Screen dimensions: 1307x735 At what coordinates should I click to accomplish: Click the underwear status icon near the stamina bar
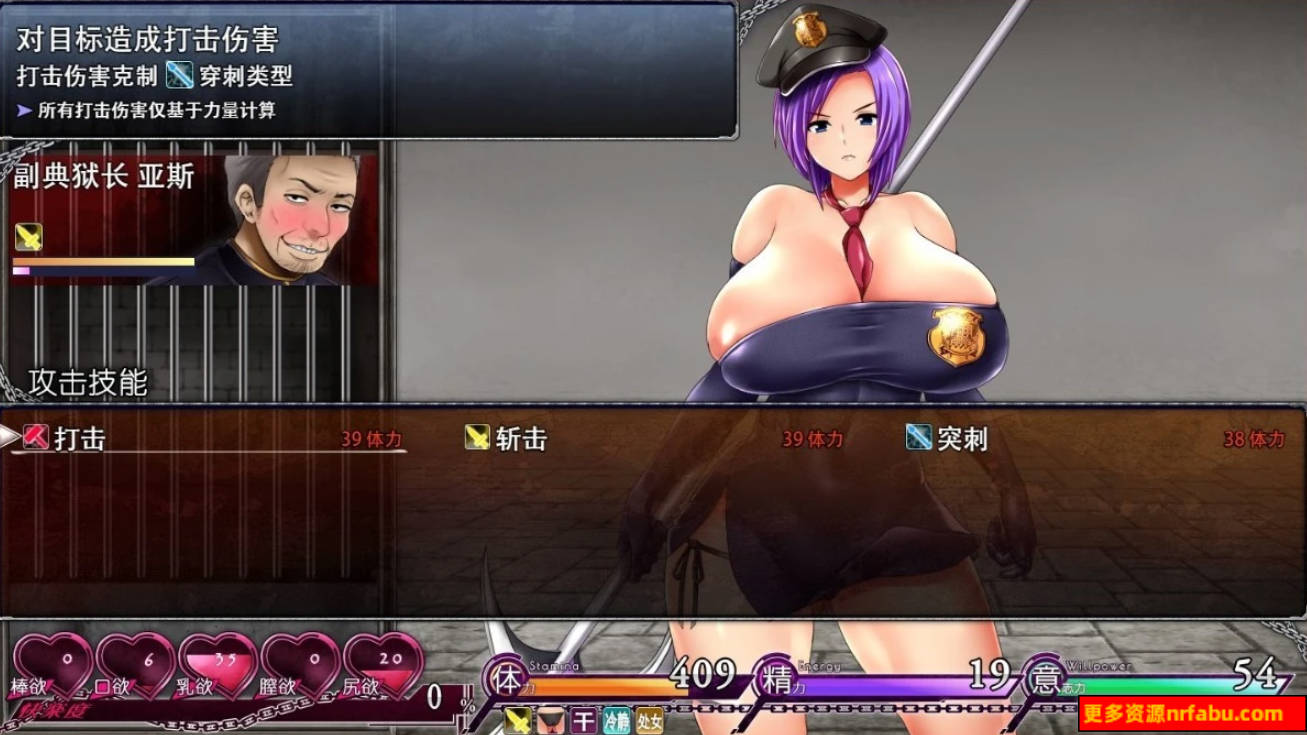coord(551,720)
